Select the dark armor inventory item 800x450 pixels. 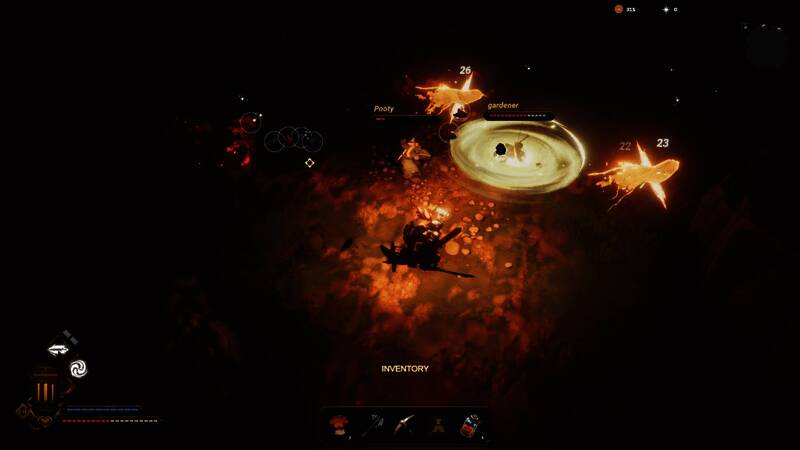pos(438,425)
